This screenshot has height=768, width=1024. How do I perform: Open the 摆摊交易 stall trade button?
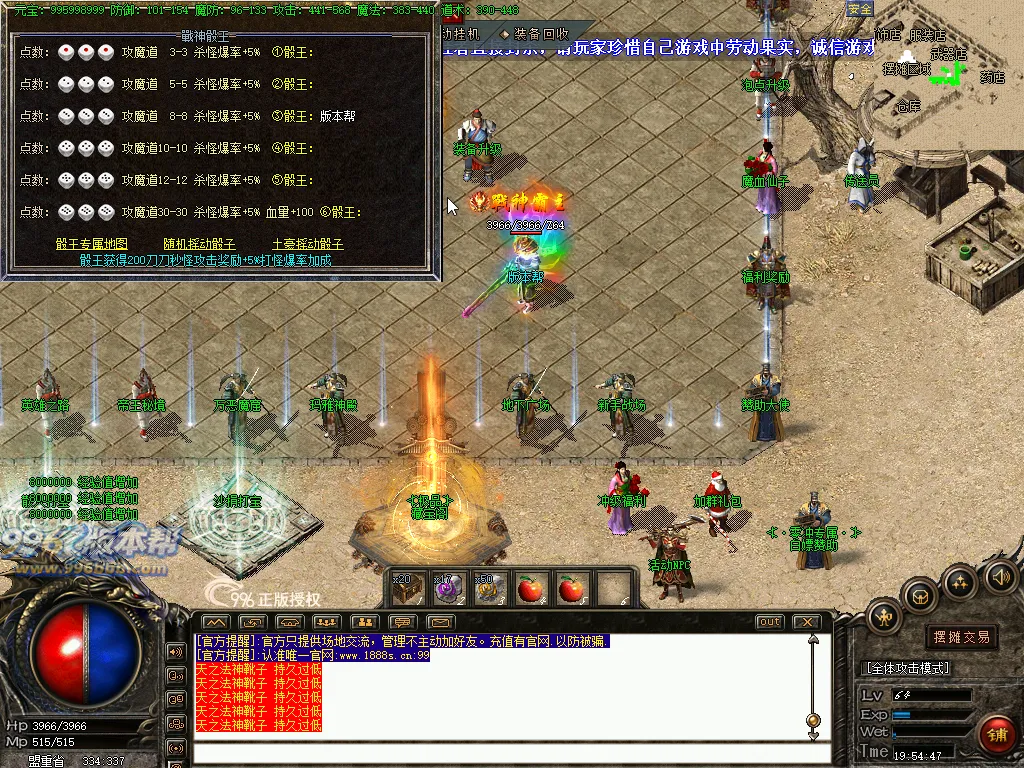(x=961, y=637)
